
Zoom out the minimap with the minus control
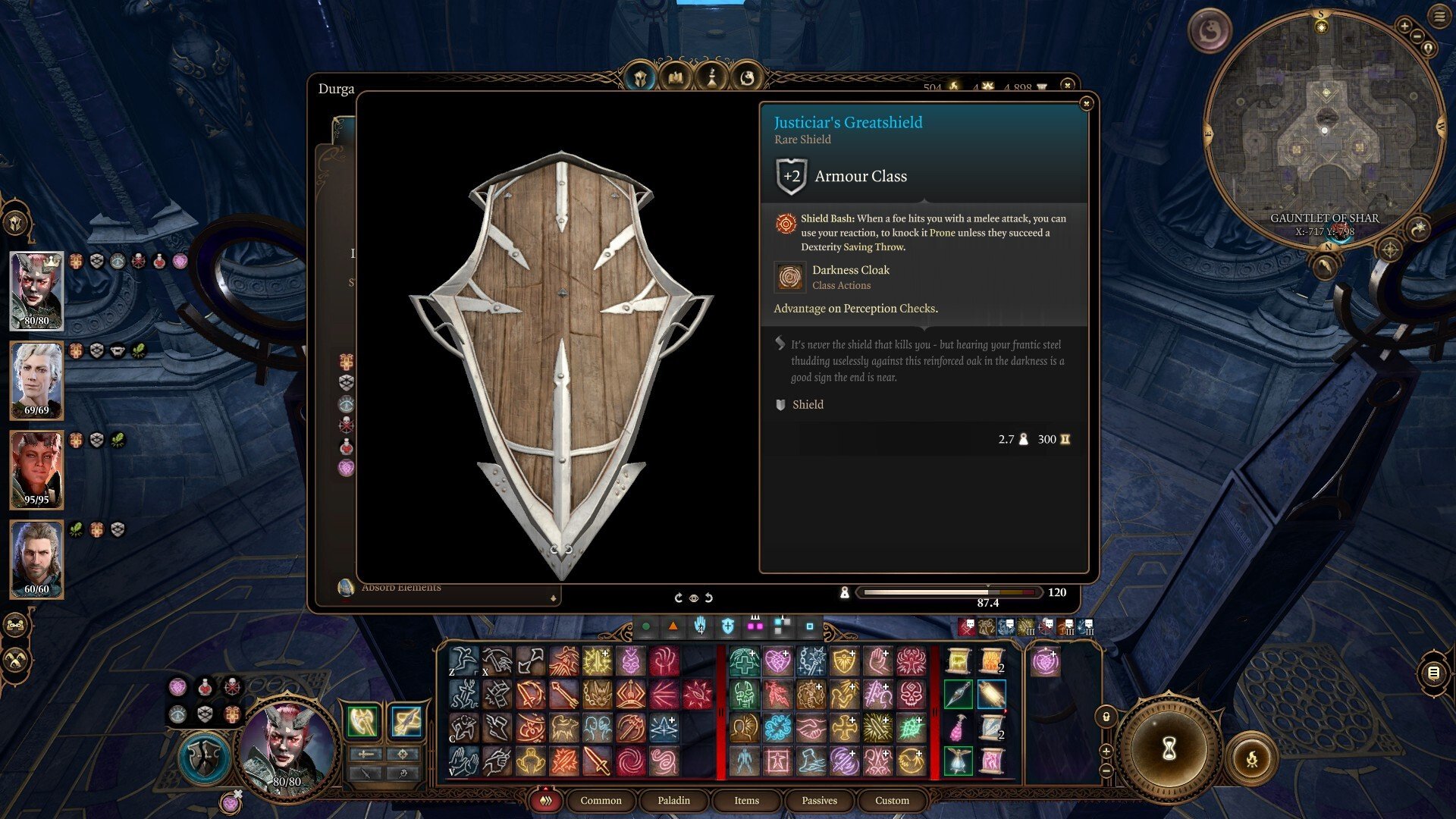pos(1417,36)
